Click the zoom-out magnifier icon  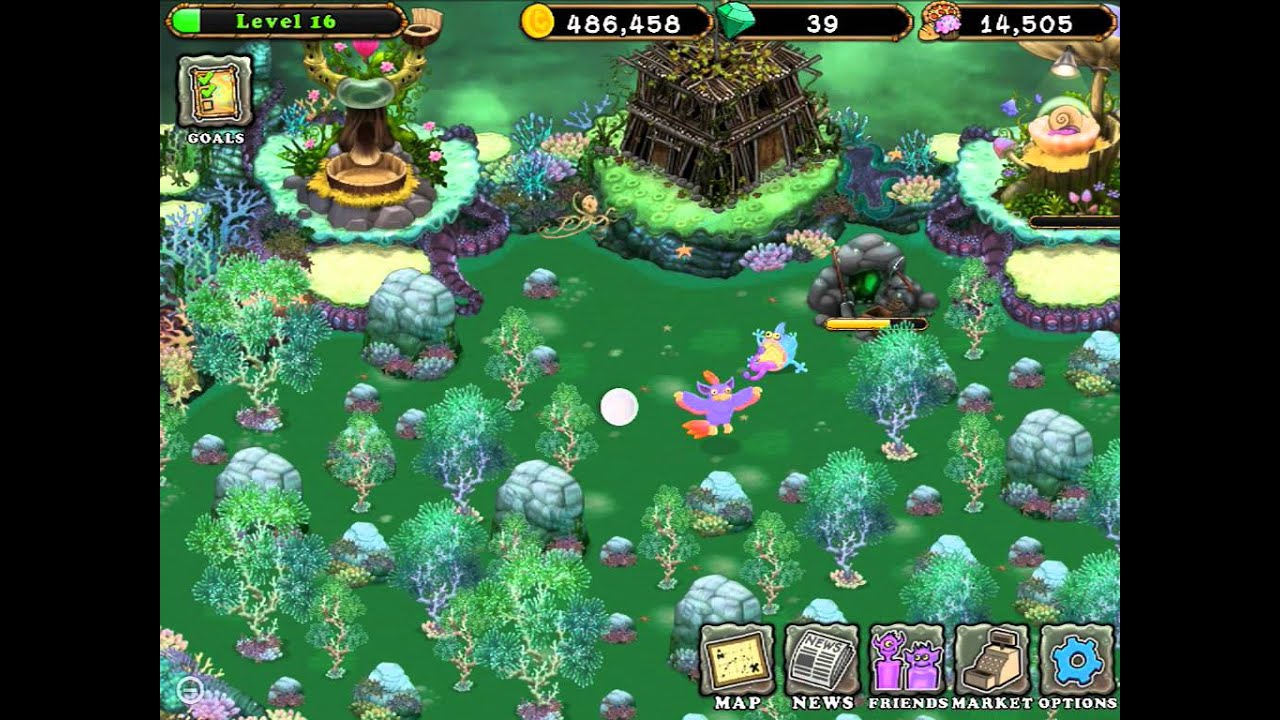click(x=189, y=689)
